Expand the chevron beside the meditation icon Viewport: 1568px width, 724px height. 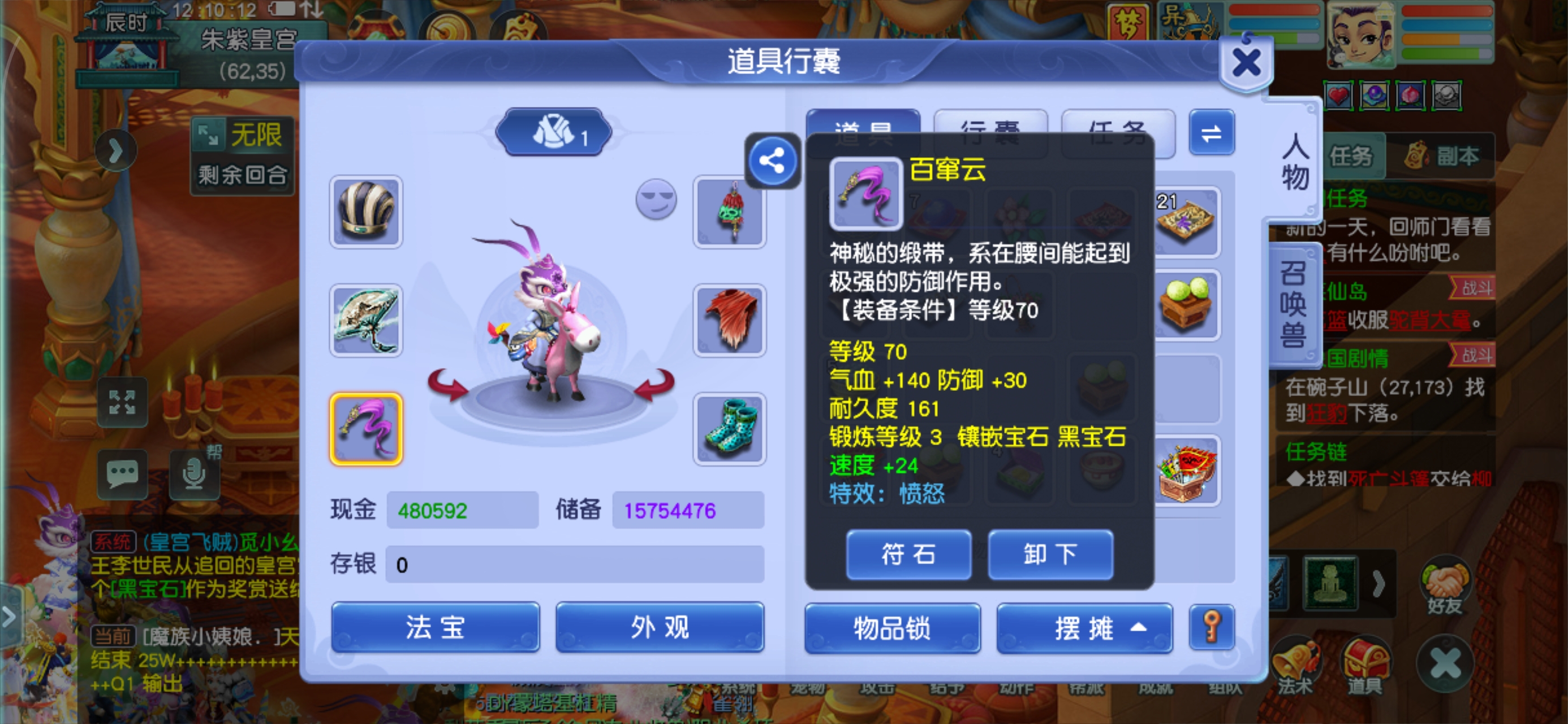[x=1379, y=583]
